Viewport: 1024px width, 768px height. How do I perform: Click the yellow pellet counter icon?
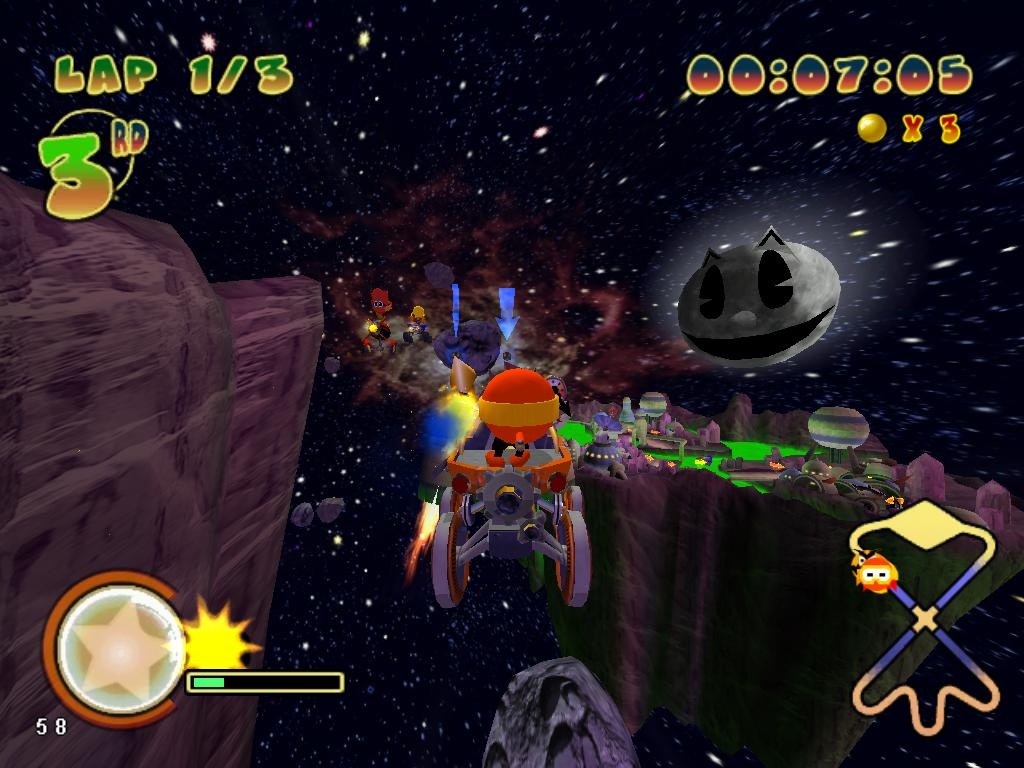pos(872,128)
